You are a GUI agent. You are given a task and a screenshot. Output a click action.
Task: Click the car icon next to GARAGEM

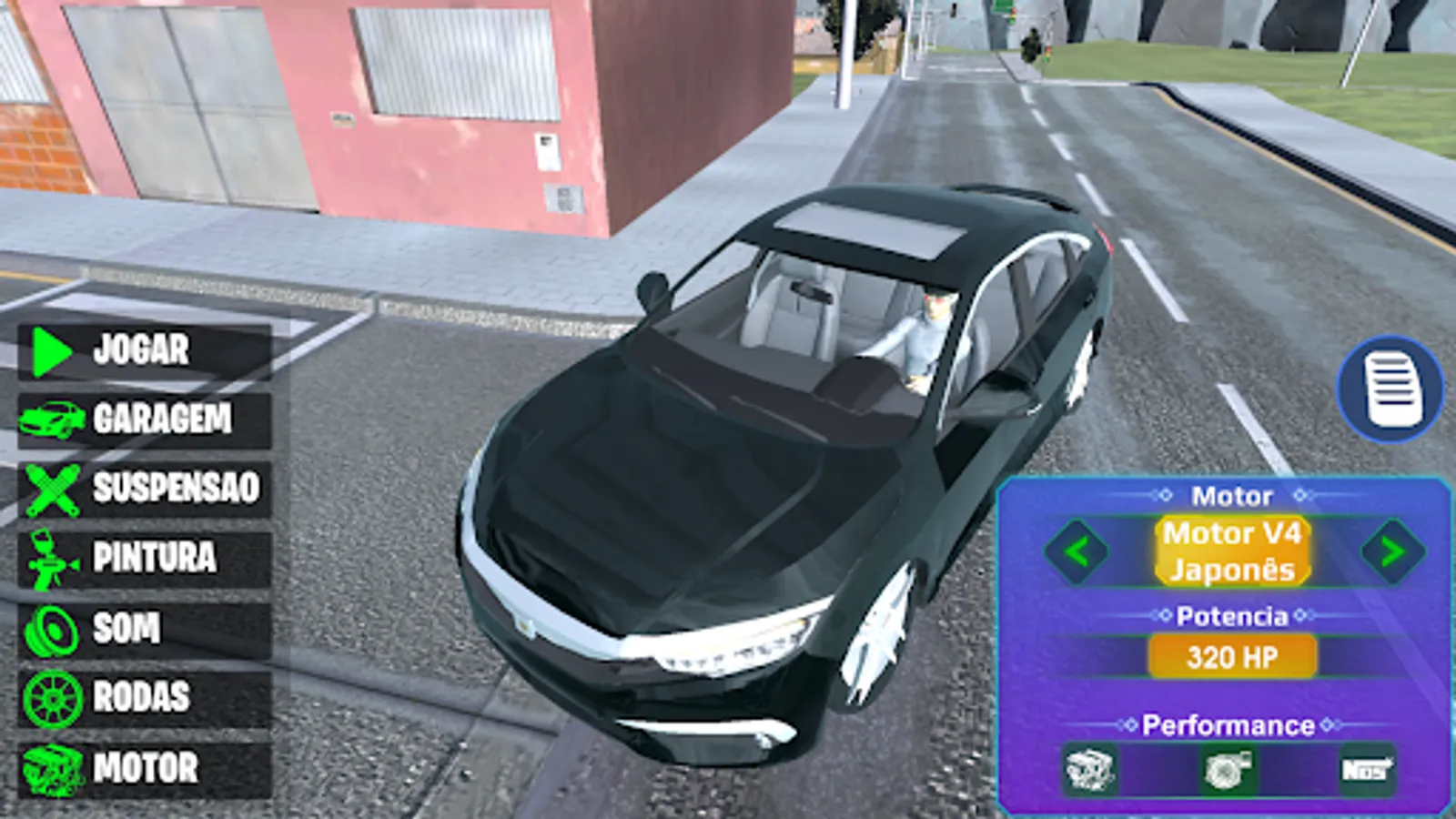53,420
